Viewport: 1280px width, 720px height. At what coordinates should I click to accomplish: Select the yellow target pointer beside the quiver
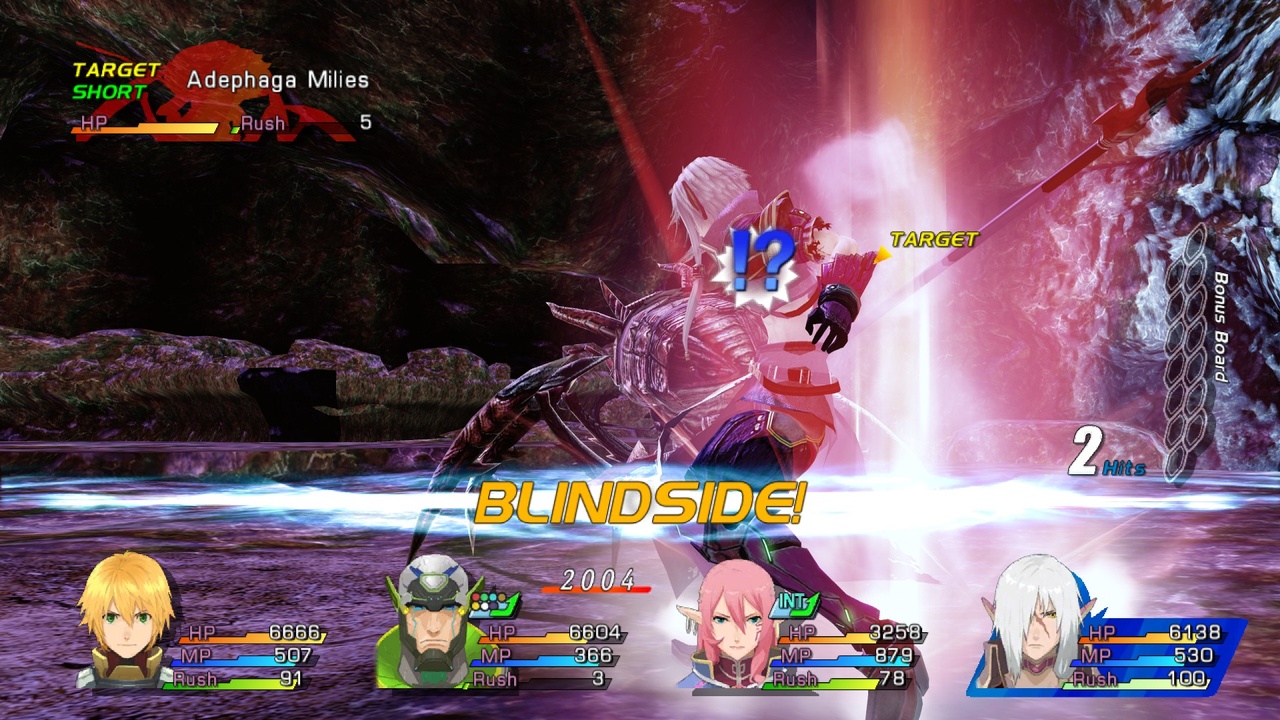point(883,252)
